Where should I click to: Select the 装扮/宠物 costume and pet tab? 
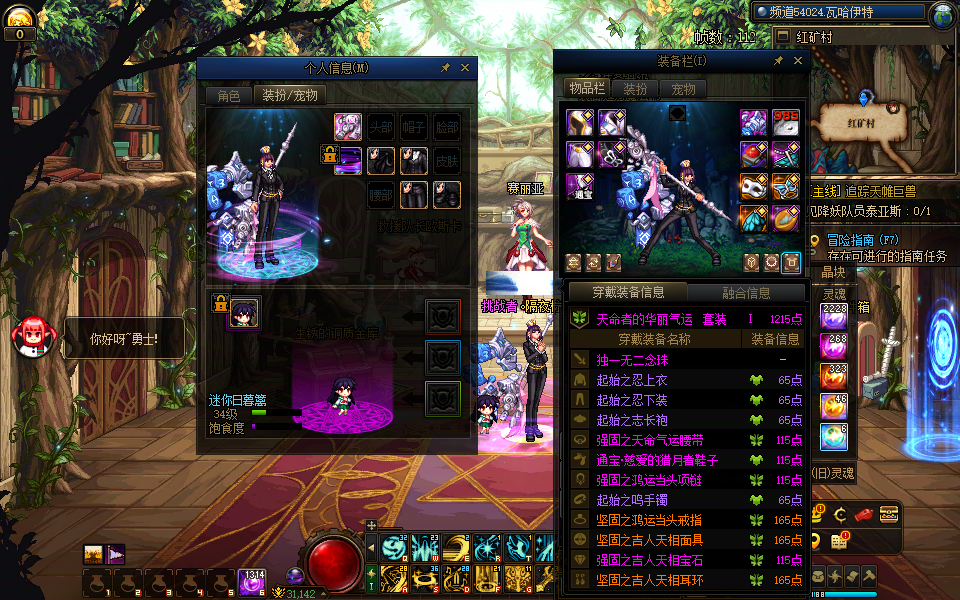[290, 96]
